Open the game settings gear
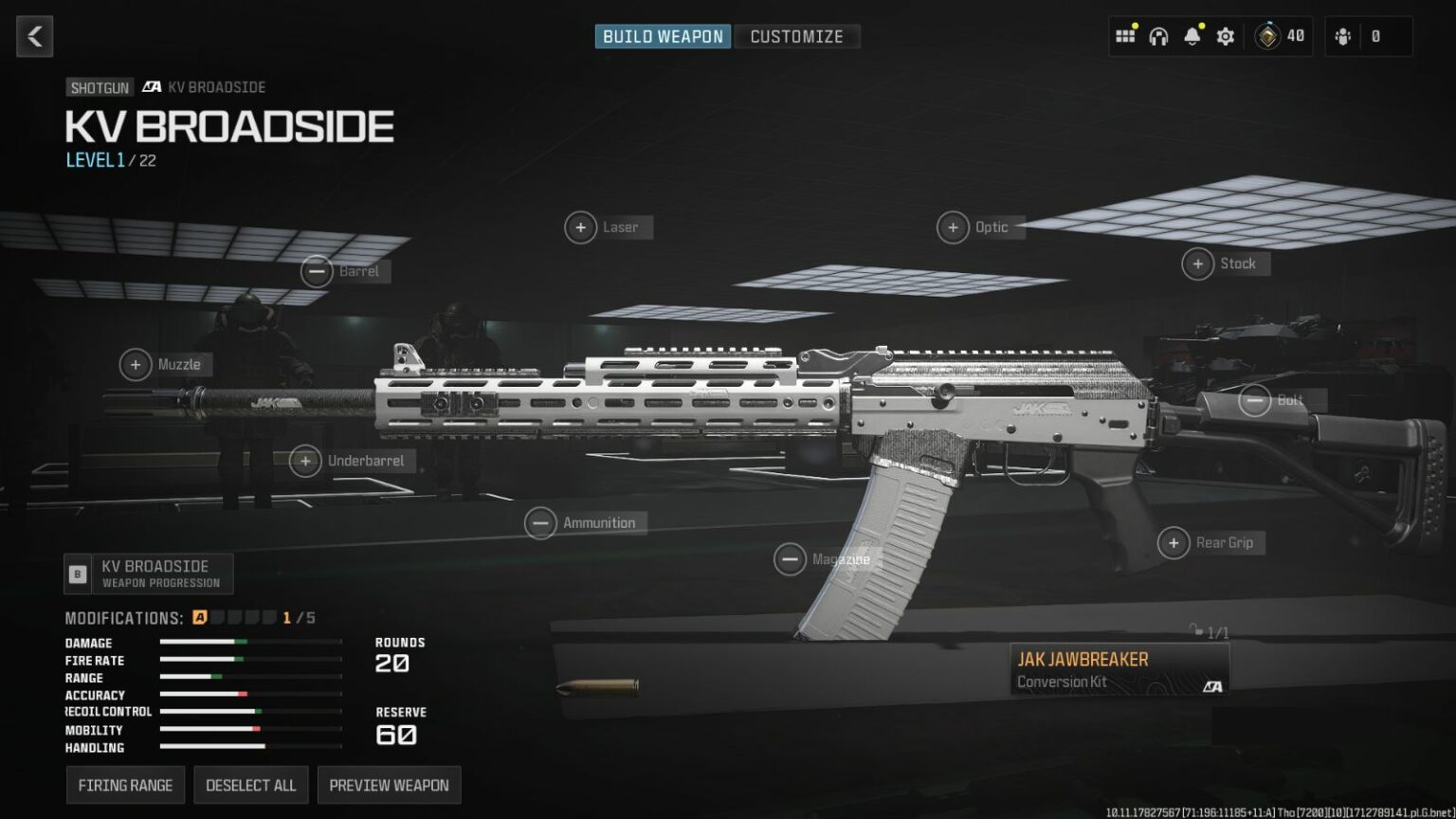Image resolution: width=1456 pixels, height=819 pixels. (x=1225, y=36)
